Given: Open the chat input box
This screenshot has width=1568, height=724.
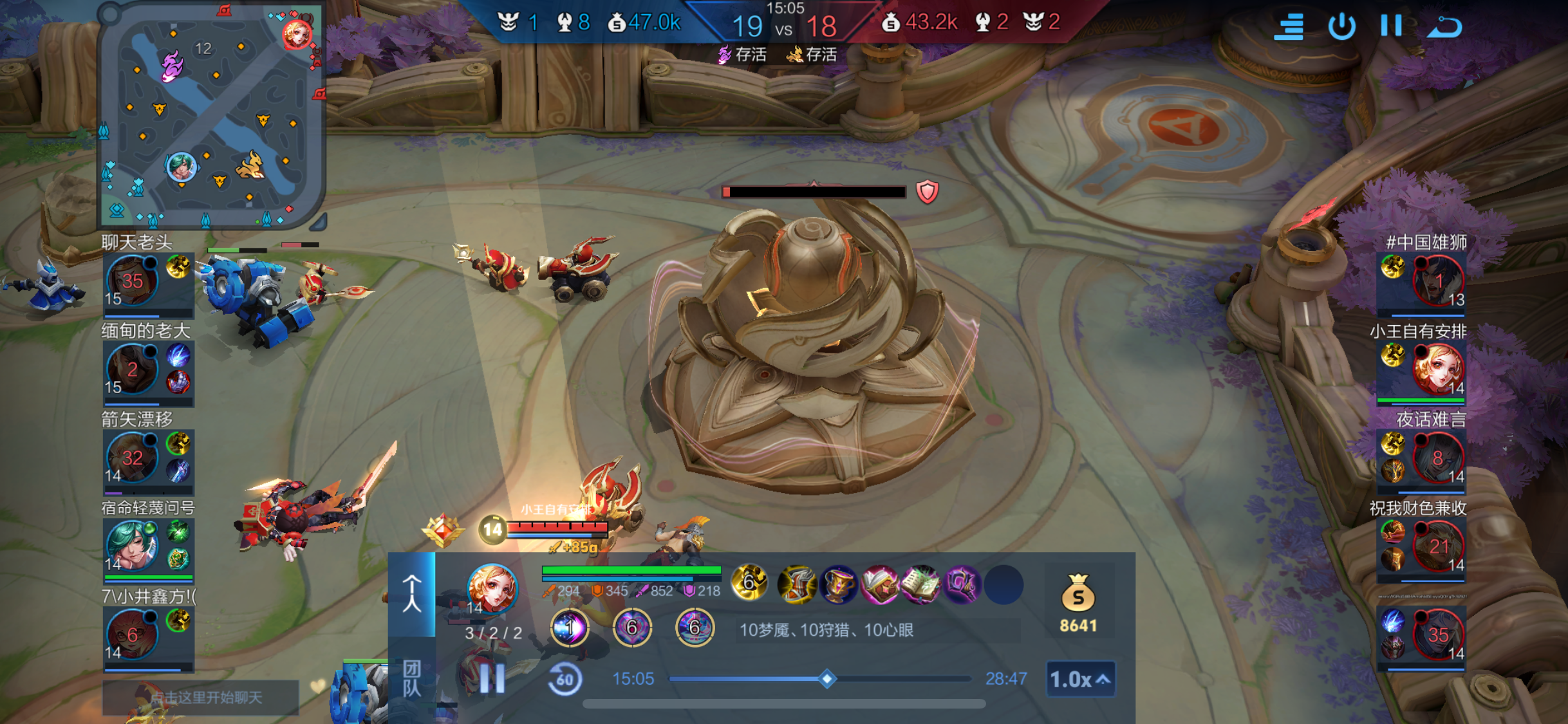Looking at the screenshot, I should point(201,697).
